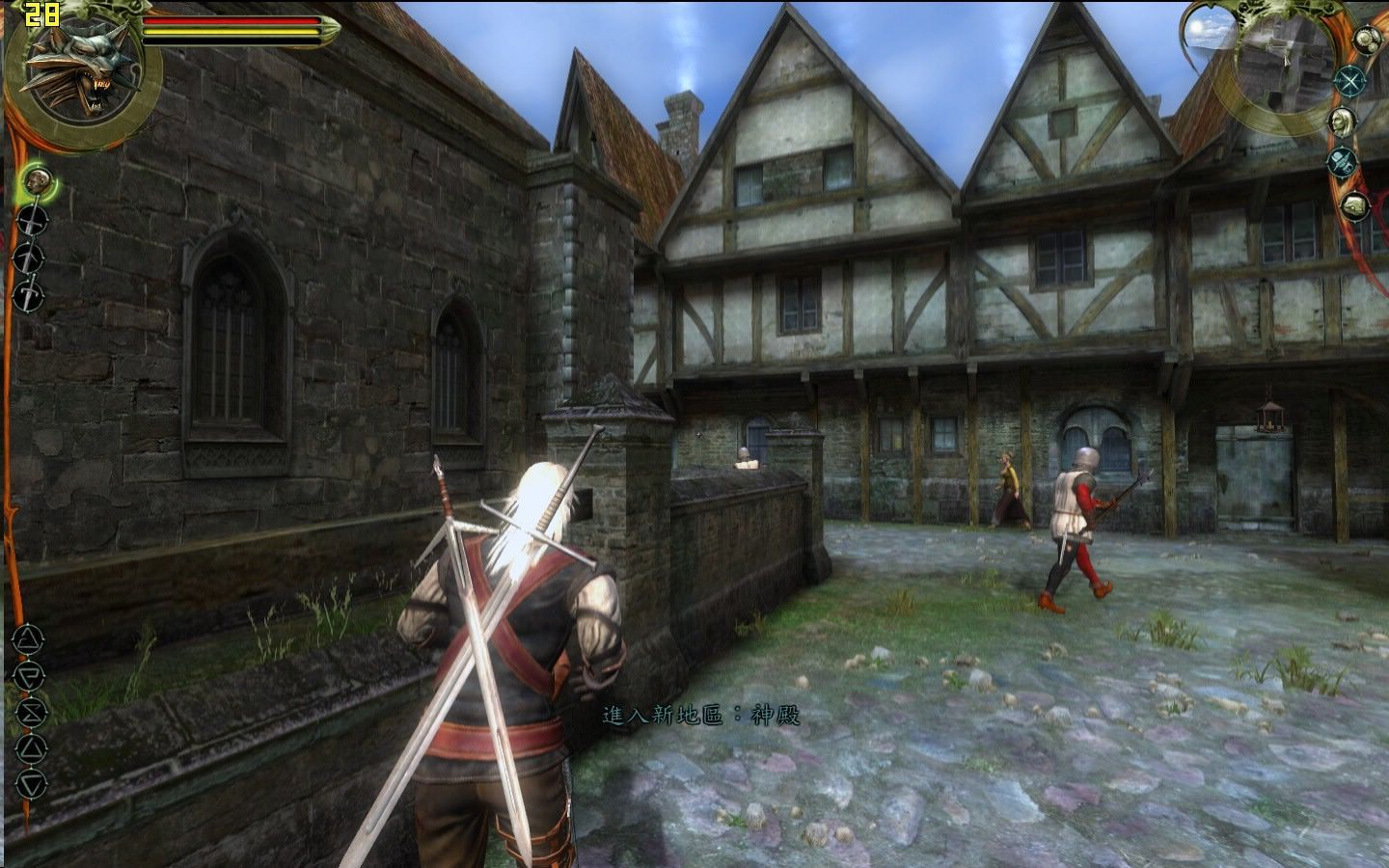The image size is (1389, 868).
Task: Click the teal alchemy tools icon
Action: tap(1342, 162)
